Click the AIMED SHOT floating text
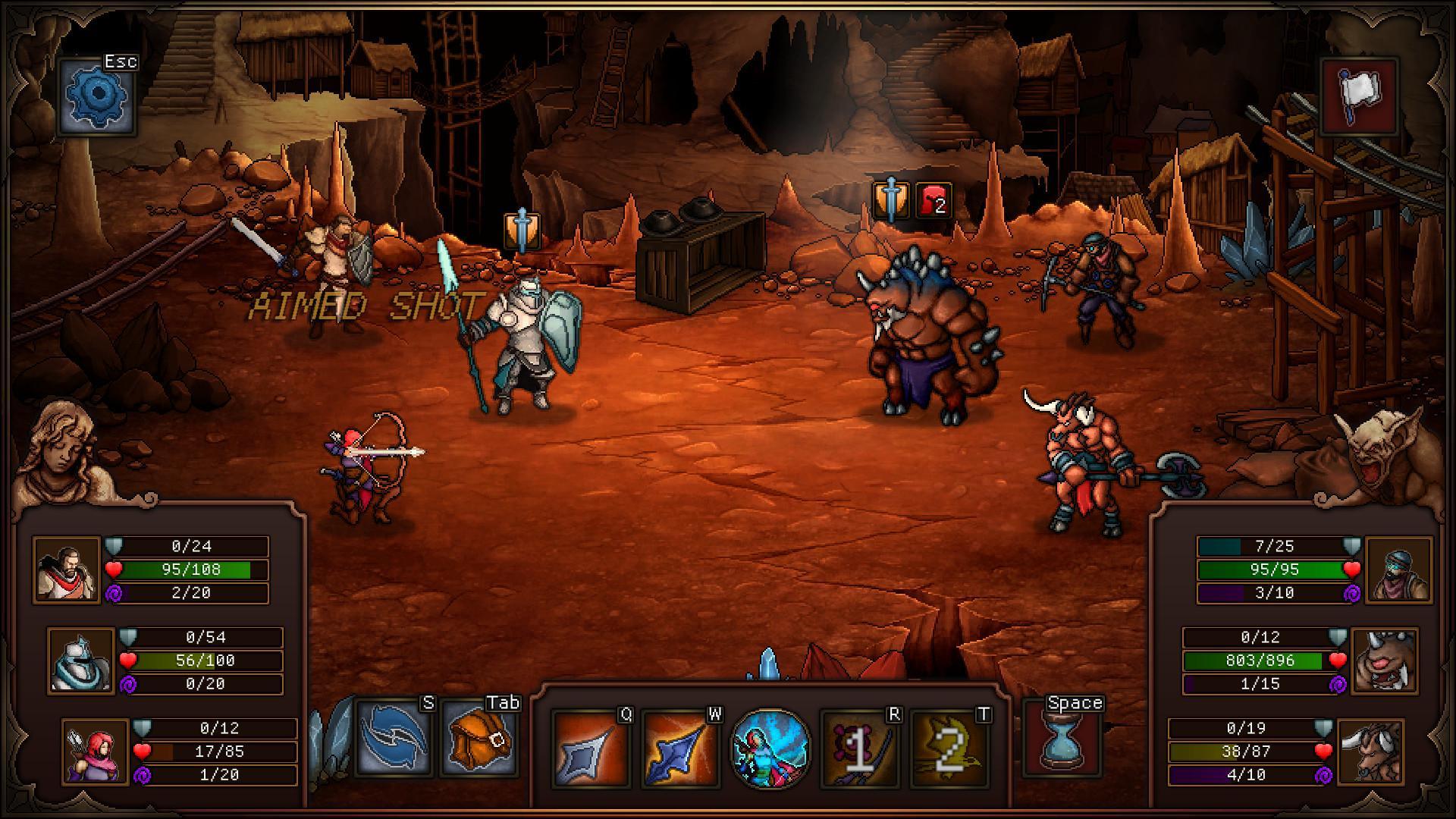 [x=366, y=305]
